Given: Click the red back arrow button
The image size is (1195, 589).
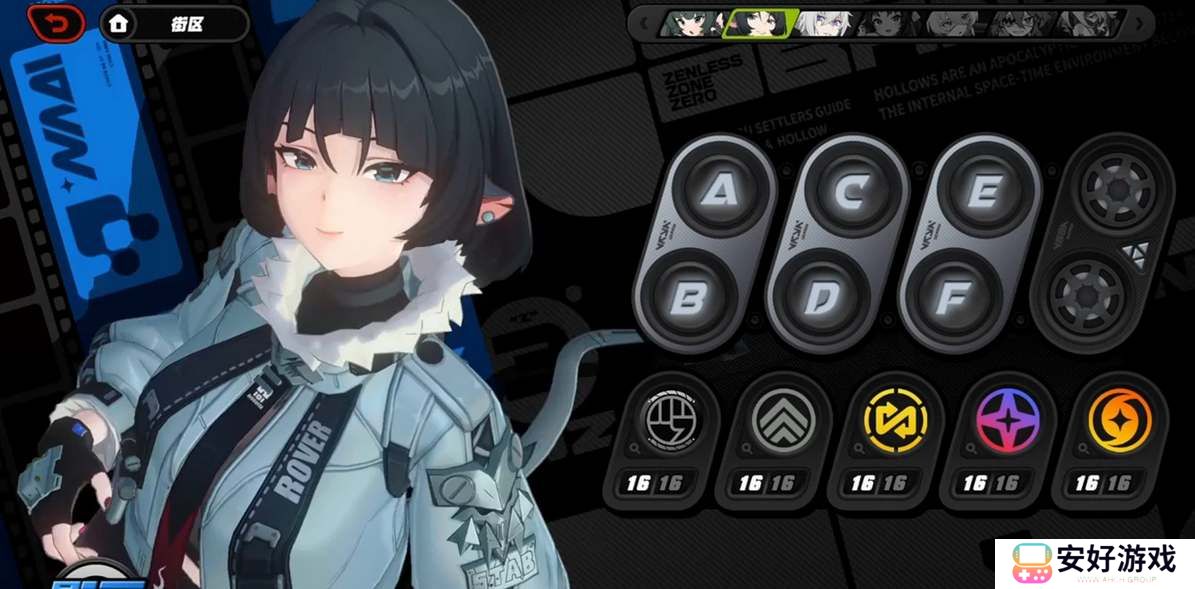Looking at the screenshot, I should click(56, 23).
